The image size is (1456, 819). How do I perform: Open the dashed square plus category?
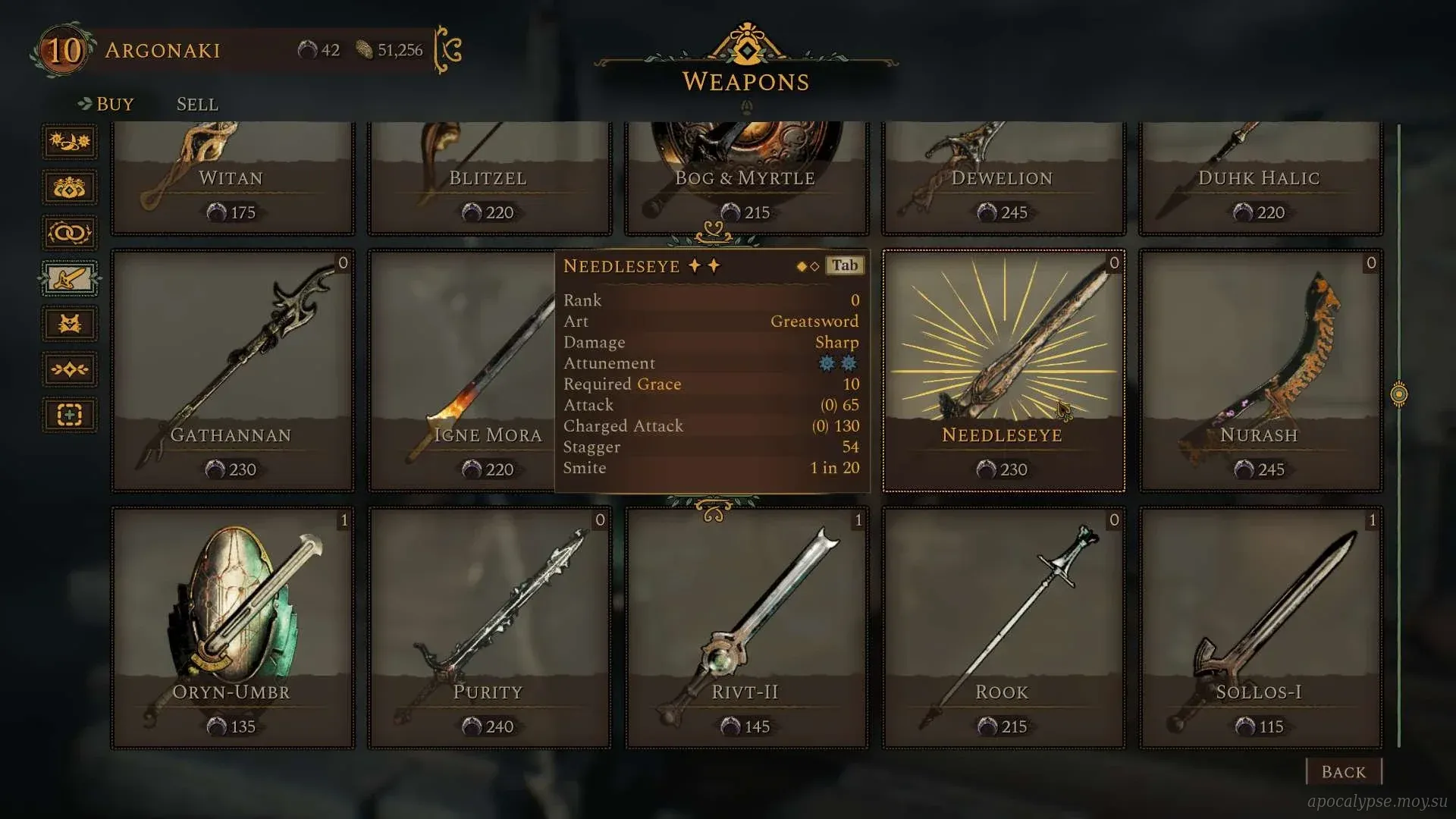click(69, 415)
